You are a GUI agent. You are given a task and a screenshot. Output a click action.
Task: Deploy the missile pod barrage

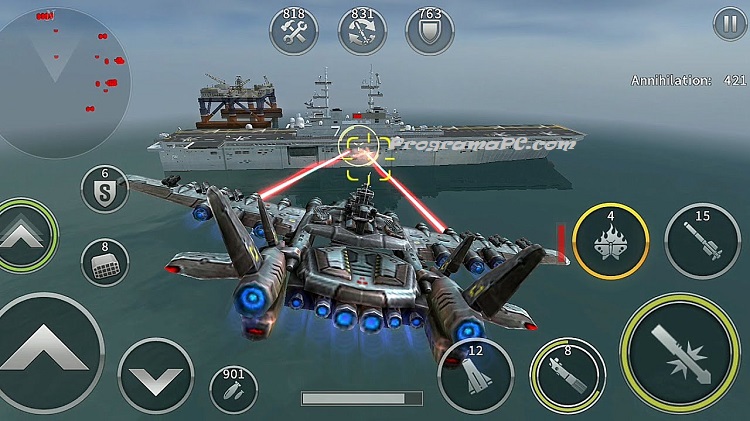point(104,262)
